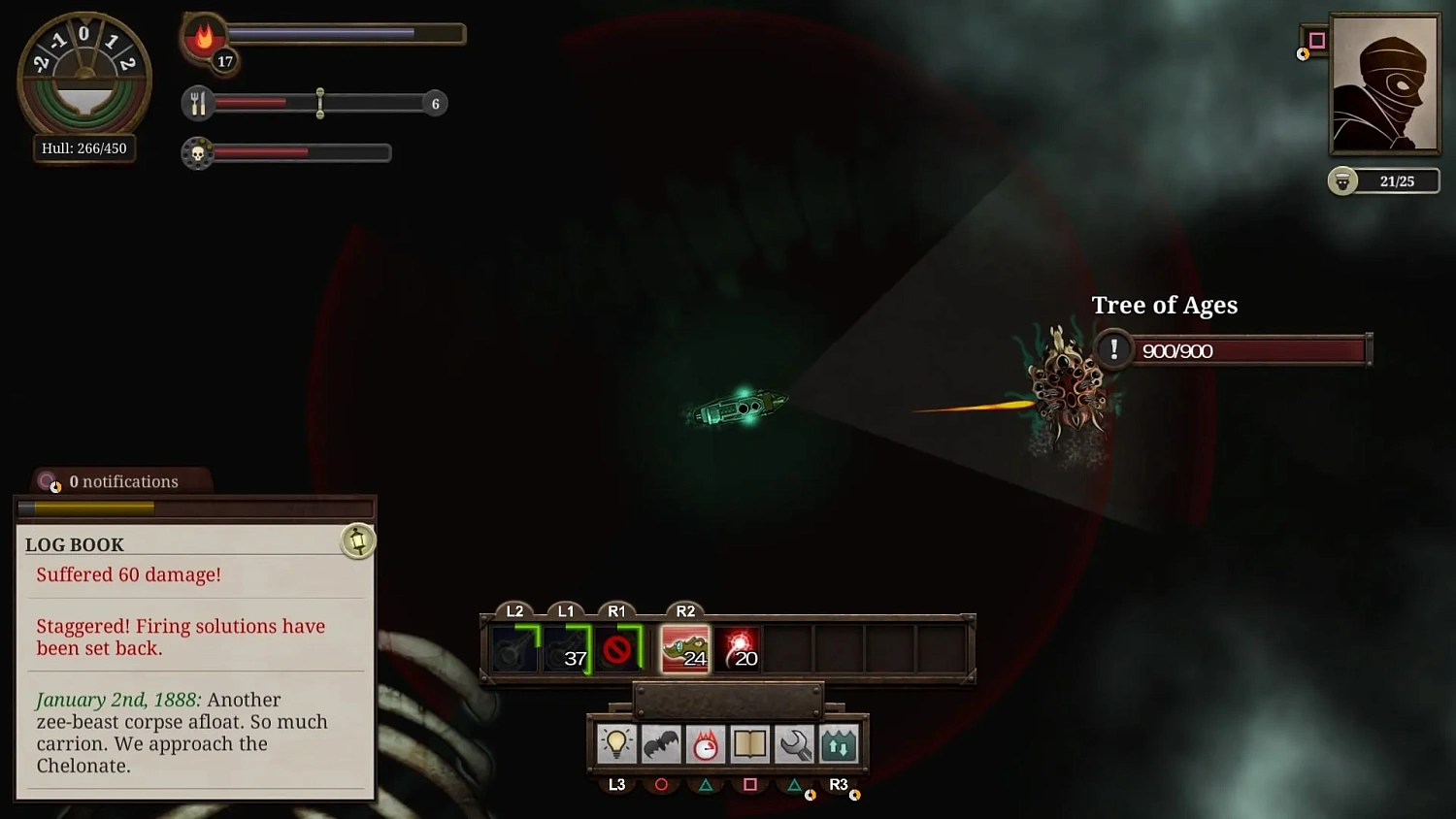
Task: Engage Full Power via the flaming stopwatch icon
Action: [706, 744]
